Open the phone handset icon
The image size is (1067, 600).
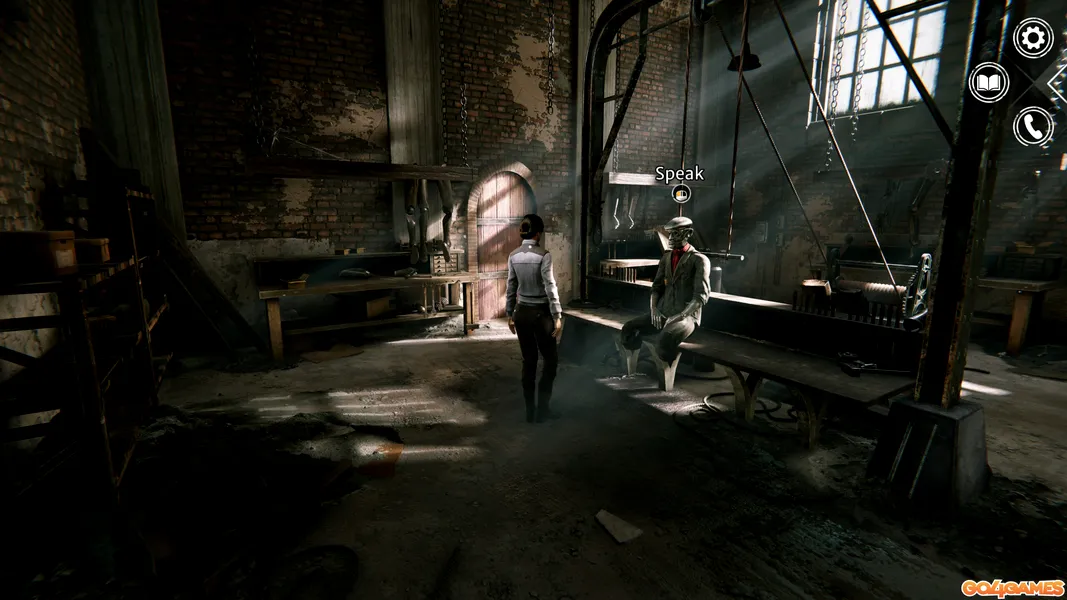[1033, 127]
